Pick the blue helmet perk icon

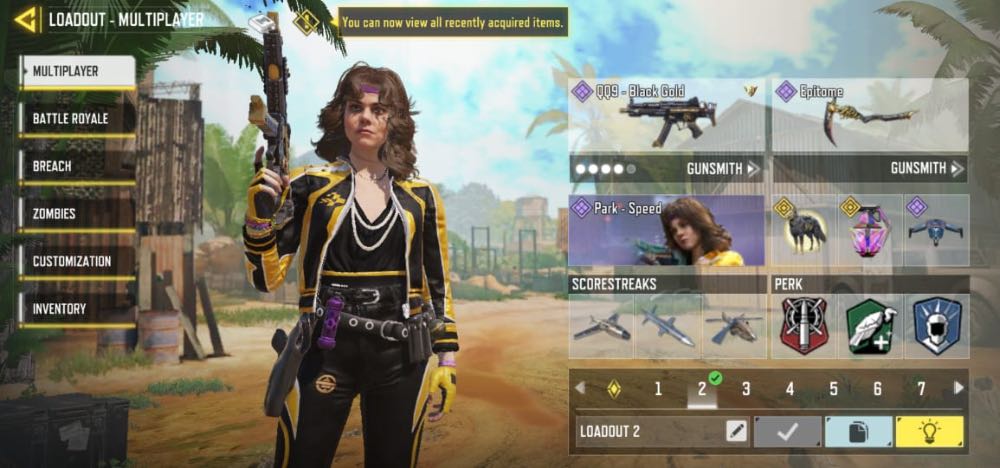click(937, 326)
